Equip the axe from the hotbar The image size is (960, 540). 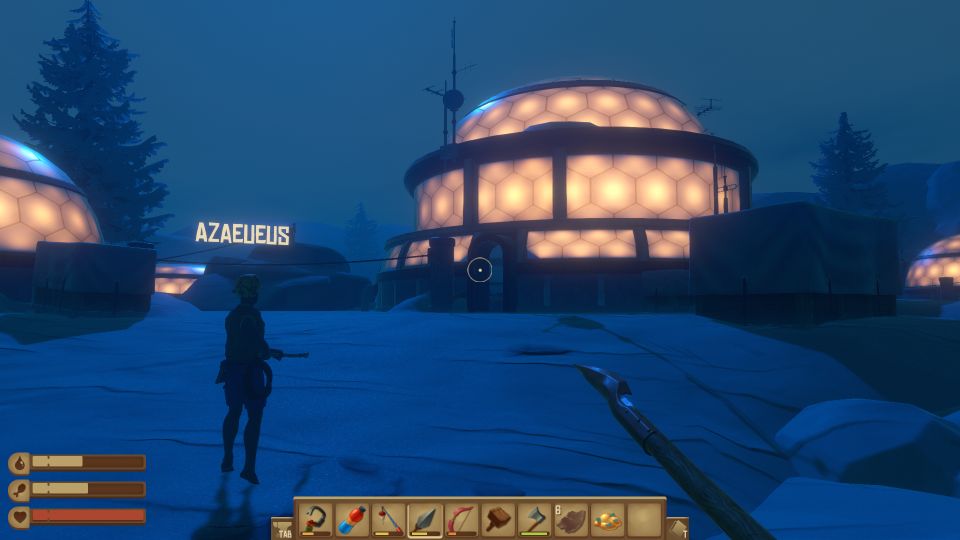[x=534, y=519]
